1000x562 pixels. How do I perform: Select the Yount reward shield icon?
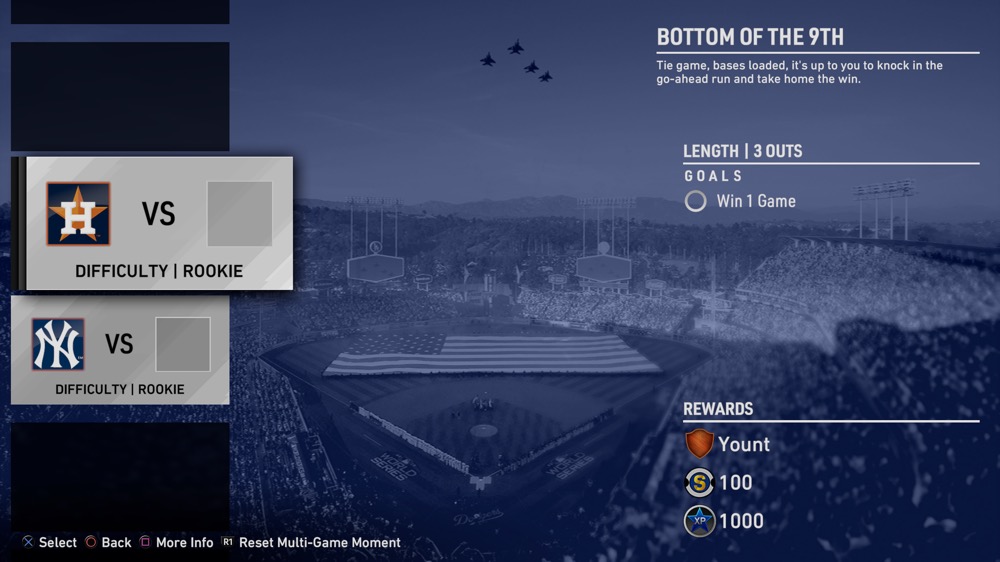click(699, 444)
